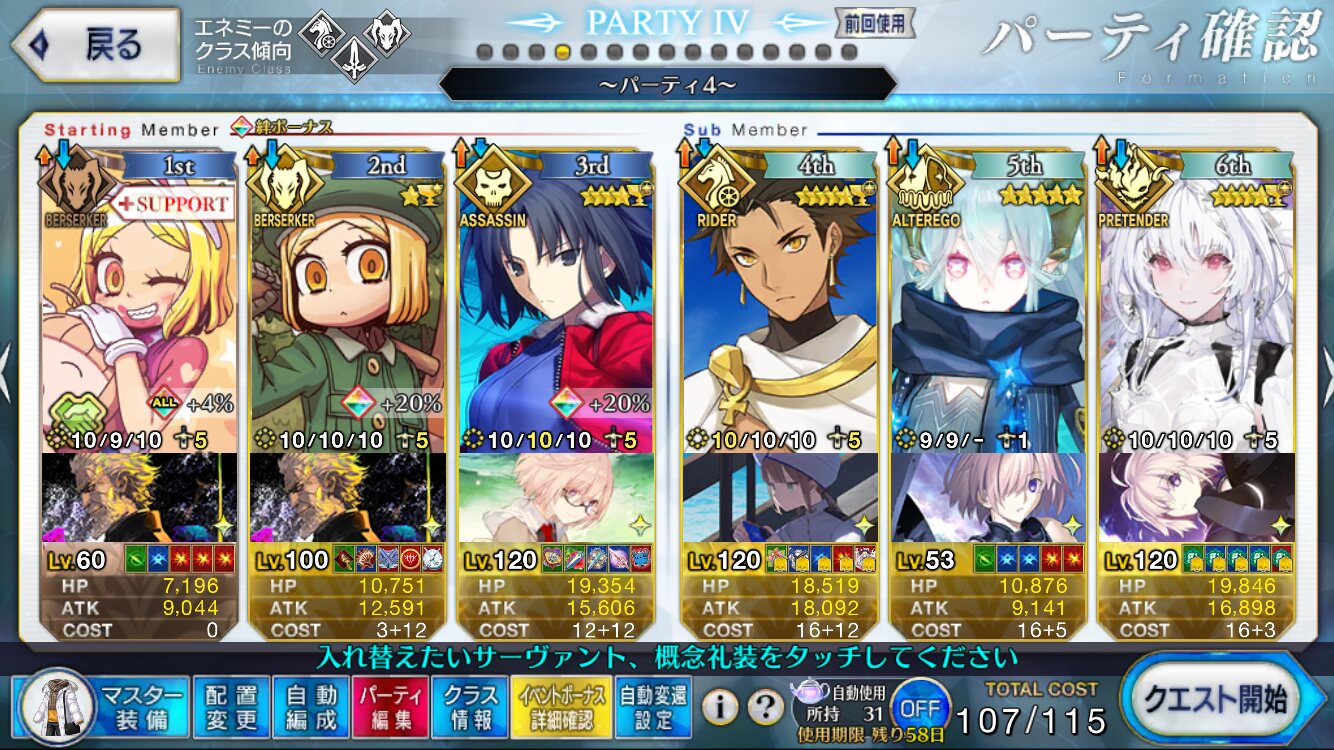Select the 6th slot Pretender servant card
This screenshot has height=750, width=1334.
tap(1196, 300)
